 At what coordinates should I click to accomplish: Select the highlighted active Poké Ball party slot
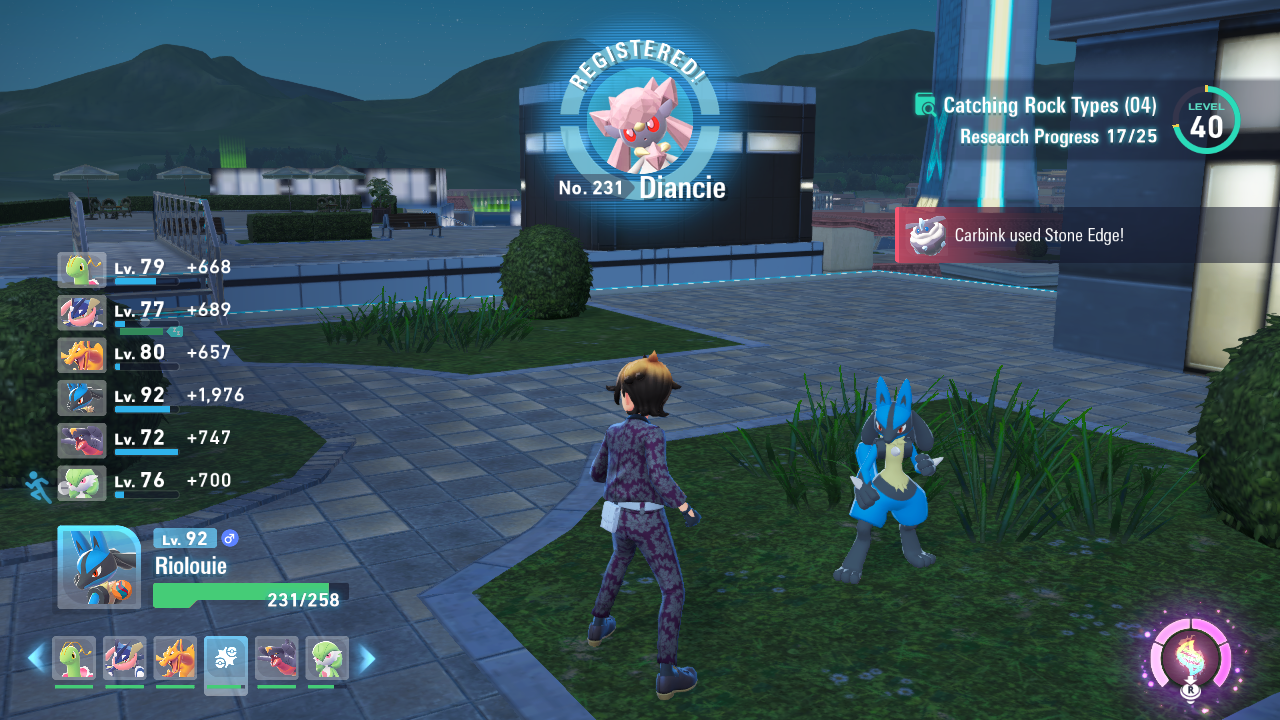226,661
